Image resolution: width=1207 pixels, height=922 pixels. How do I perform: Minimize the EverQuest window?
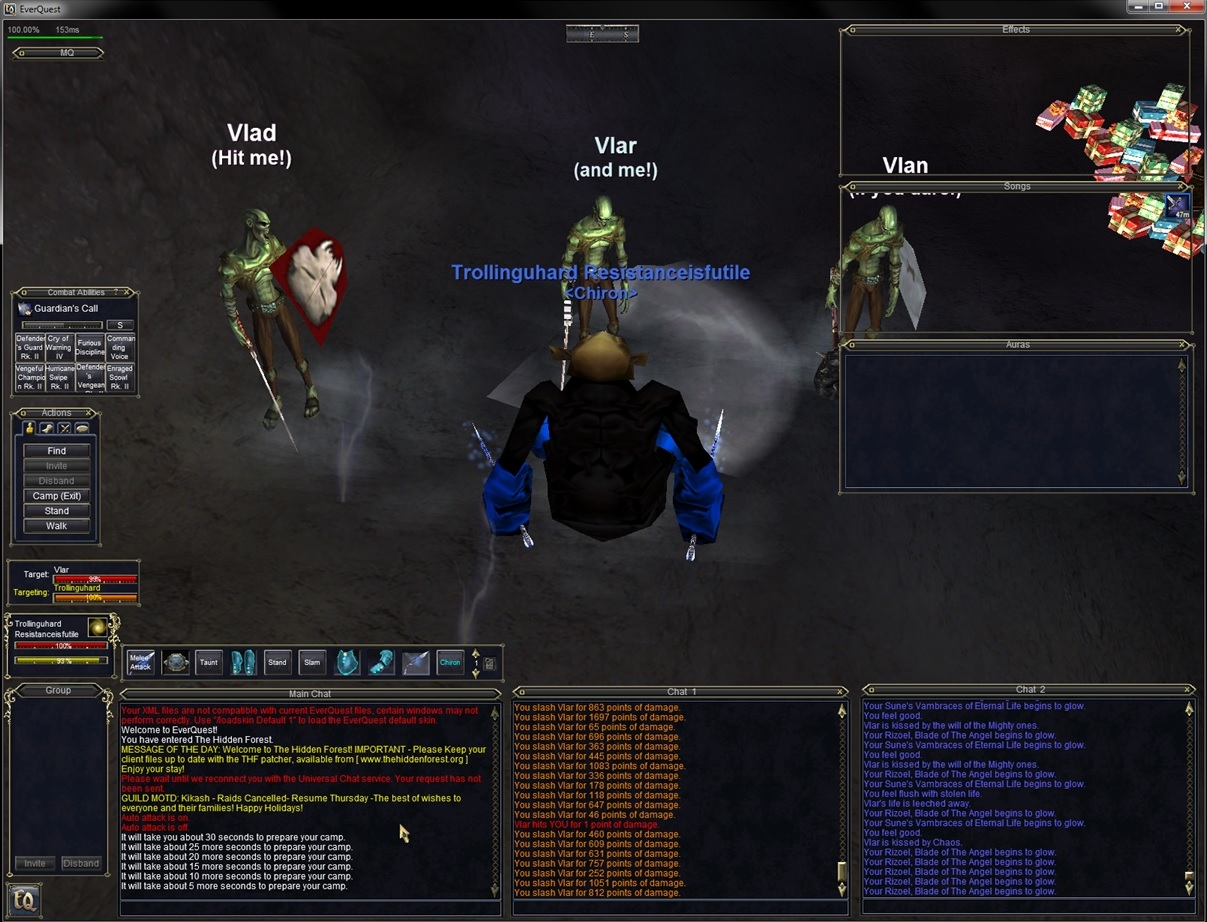(1137, 7)
